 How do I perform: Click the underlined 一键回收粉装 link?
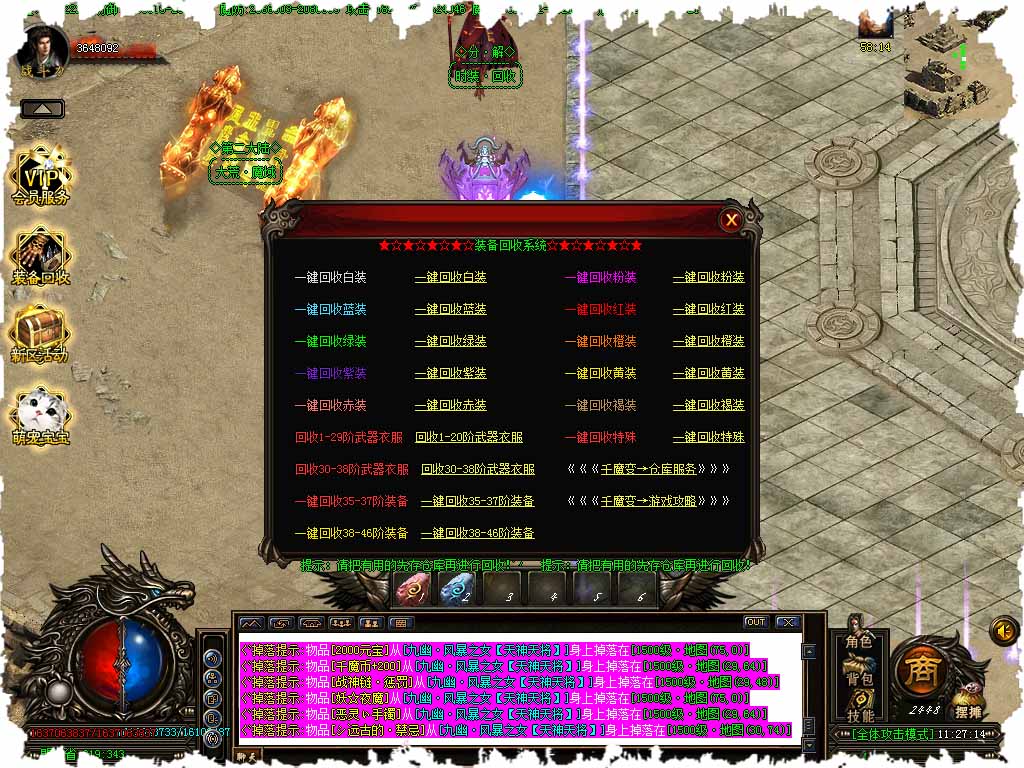708,277
